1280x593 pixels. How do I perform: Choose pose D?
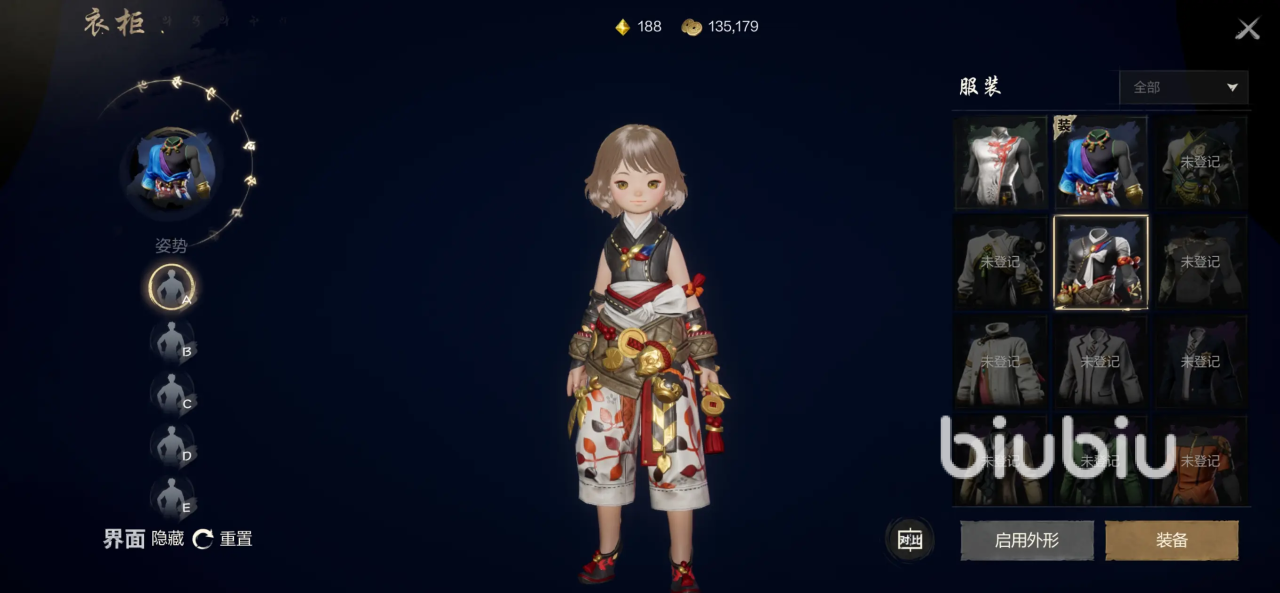172,445
